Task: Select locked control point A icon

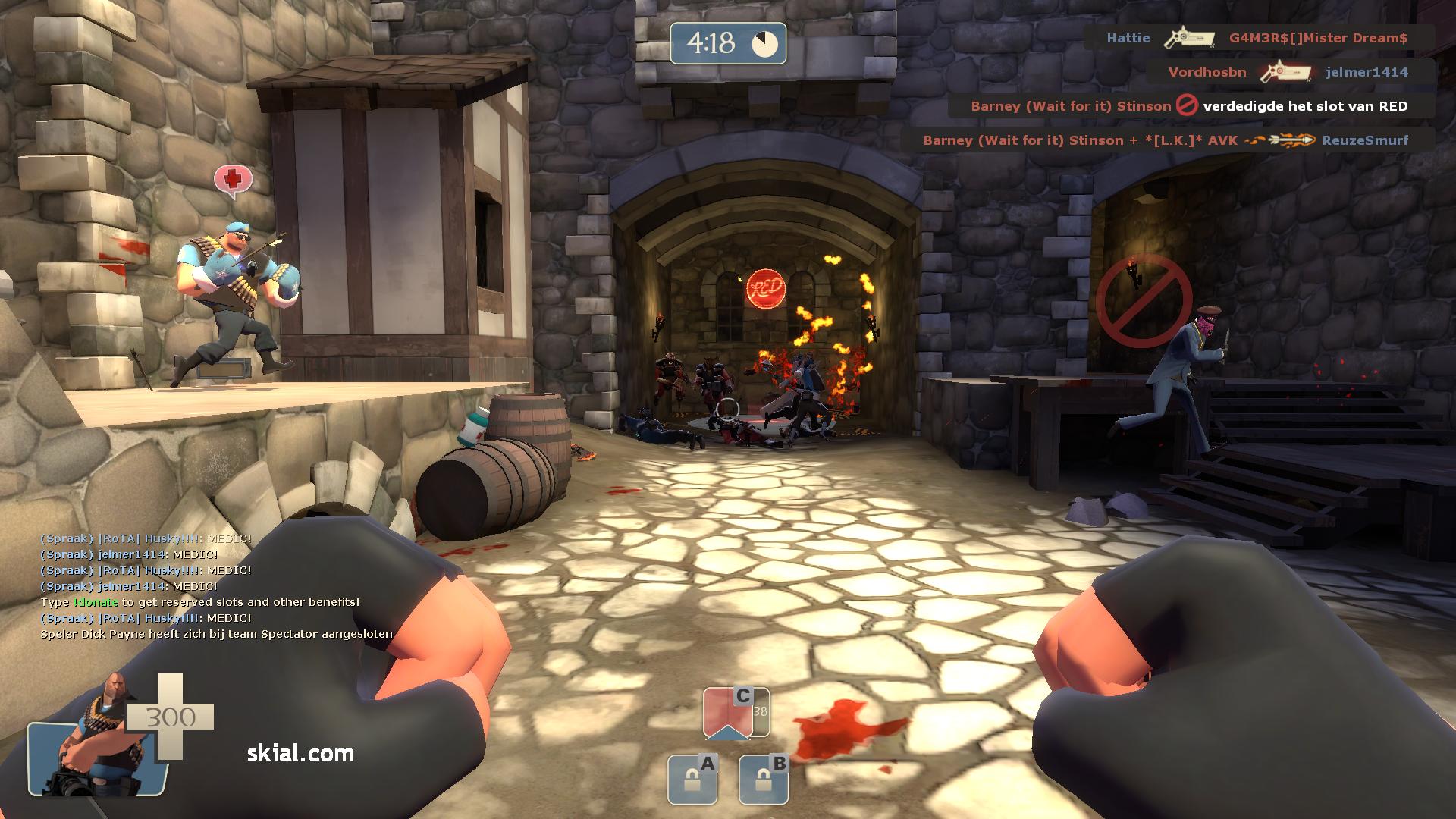Action: pyautogui.click(x=692, y=780)
